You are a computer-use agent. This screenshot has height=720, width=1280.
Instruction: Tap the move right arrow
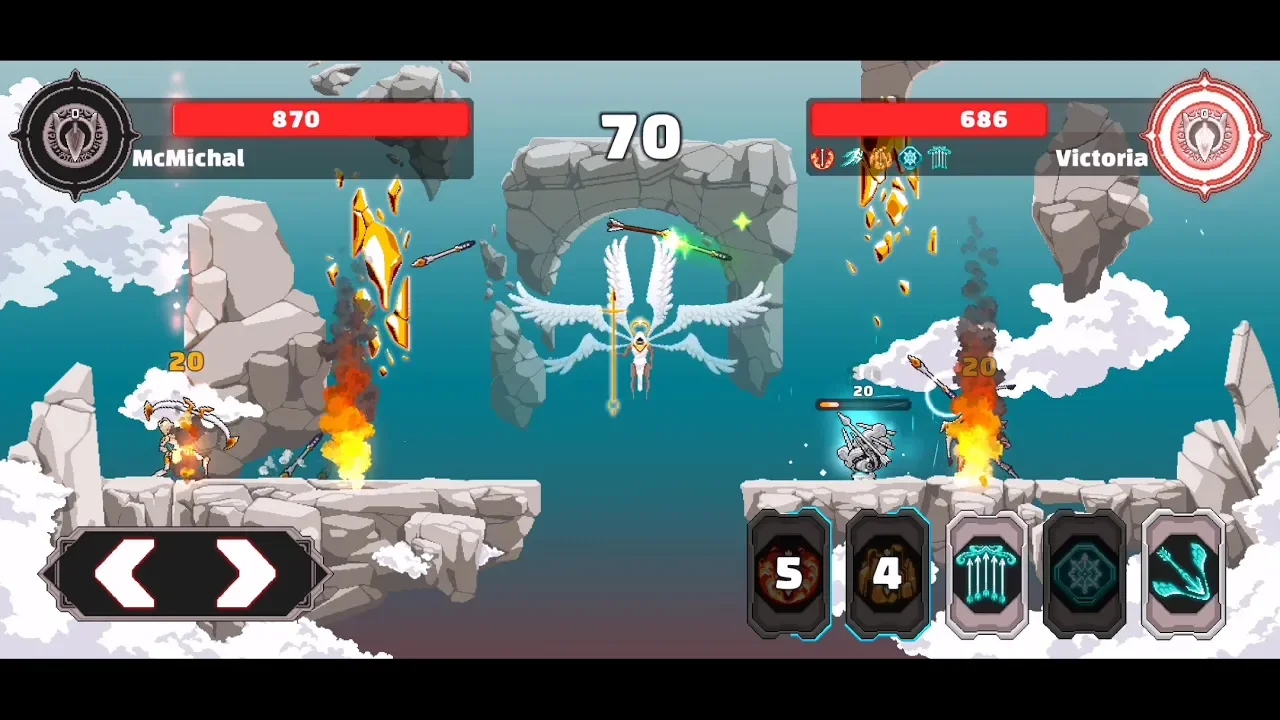(245, 573)
